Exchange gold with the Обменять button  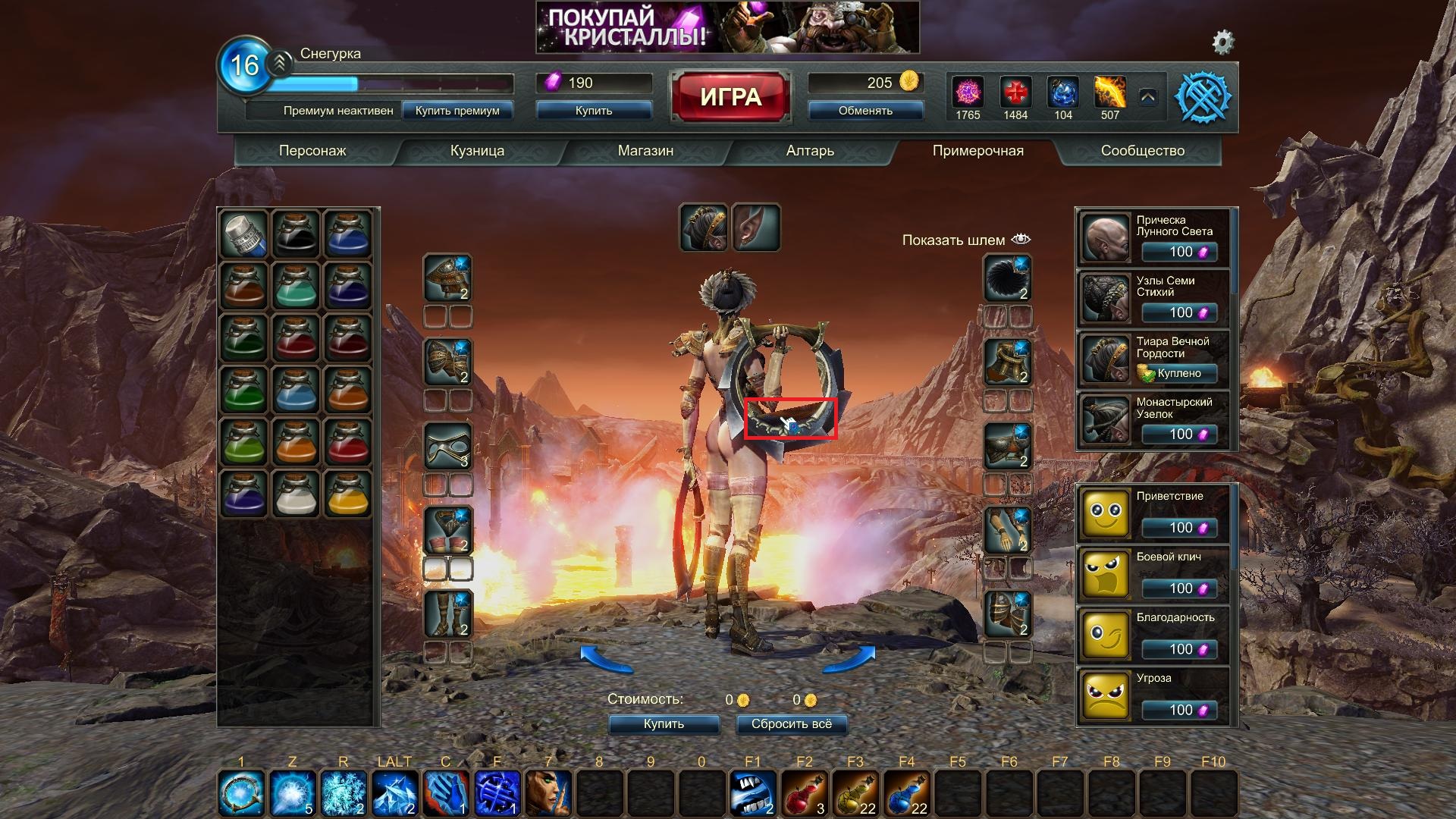(x=865, y=111)
